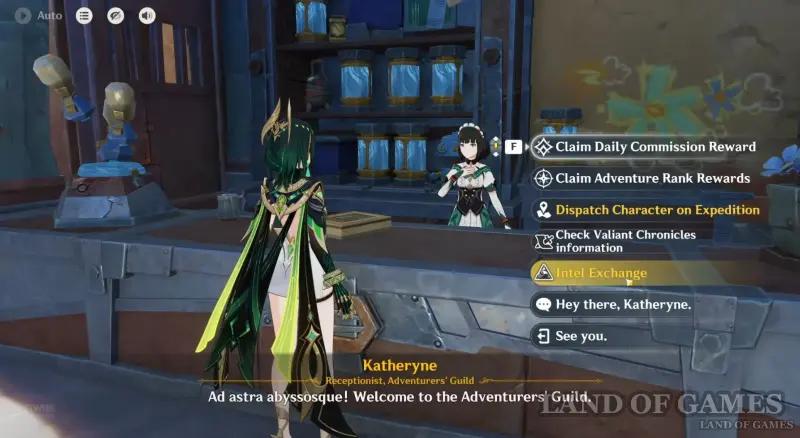Open the dialogue log list icon
The image size is (800, 438).
(85, 16)
